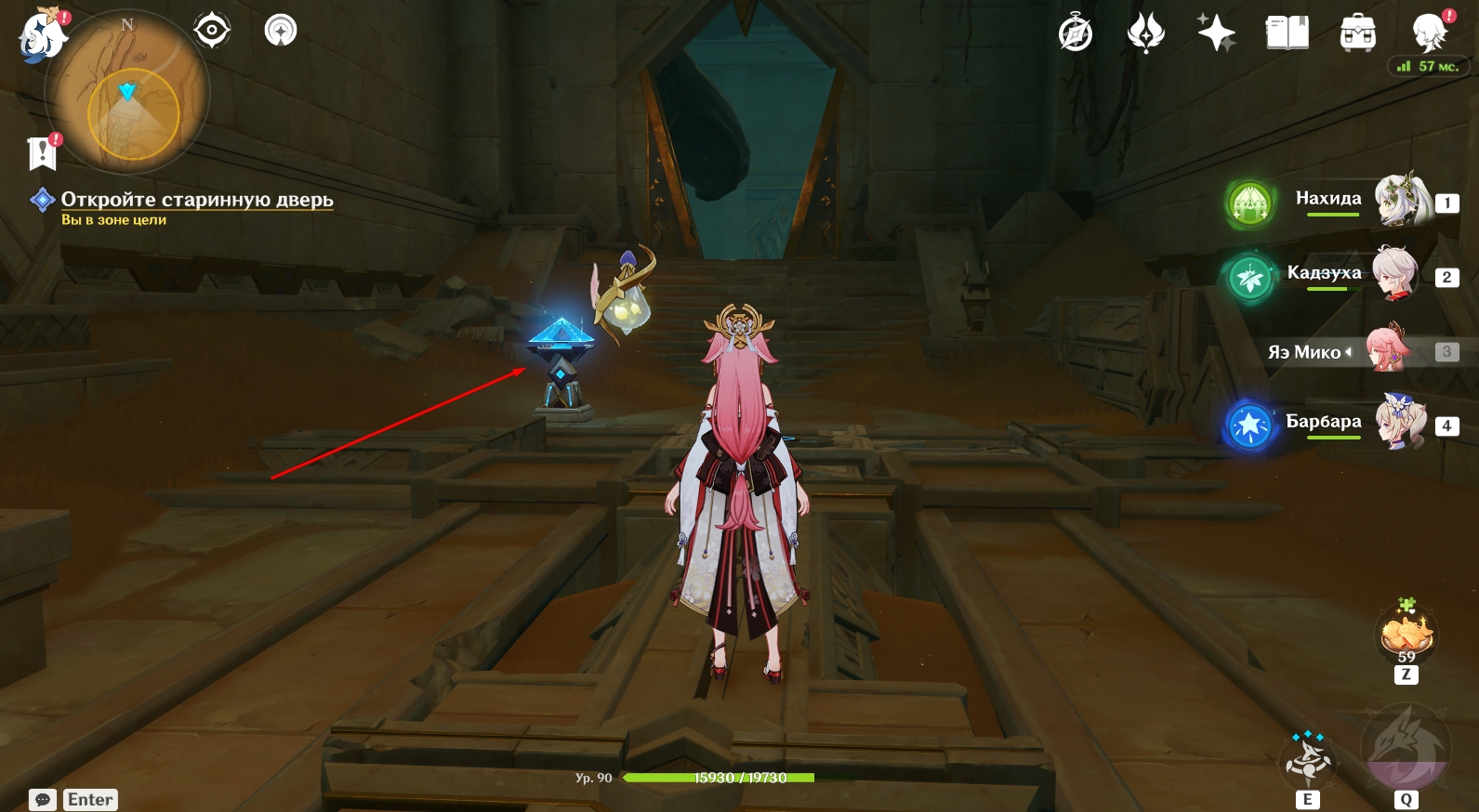Toggle the elemental sight eye icon
This screenshot has width=1479, height=812.
click(x=212, y=31)
